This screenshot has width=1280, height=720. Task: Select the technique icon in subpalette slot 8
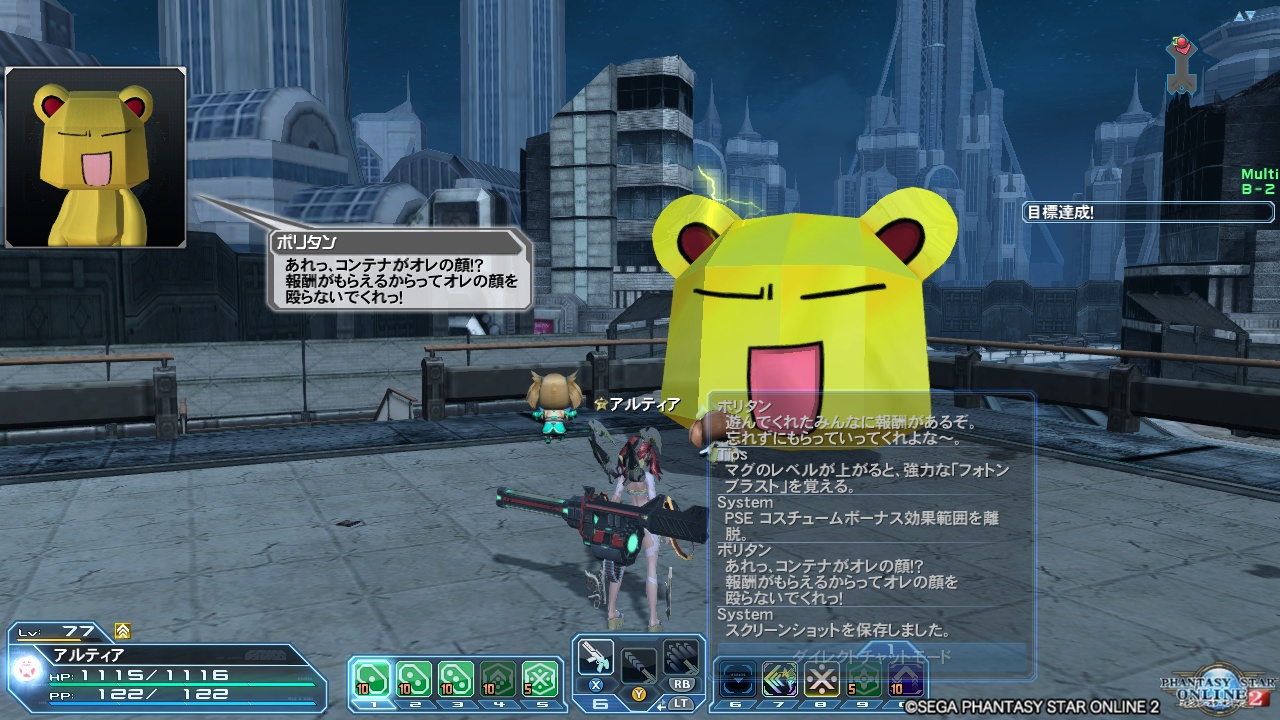click(x=821, y=676)
